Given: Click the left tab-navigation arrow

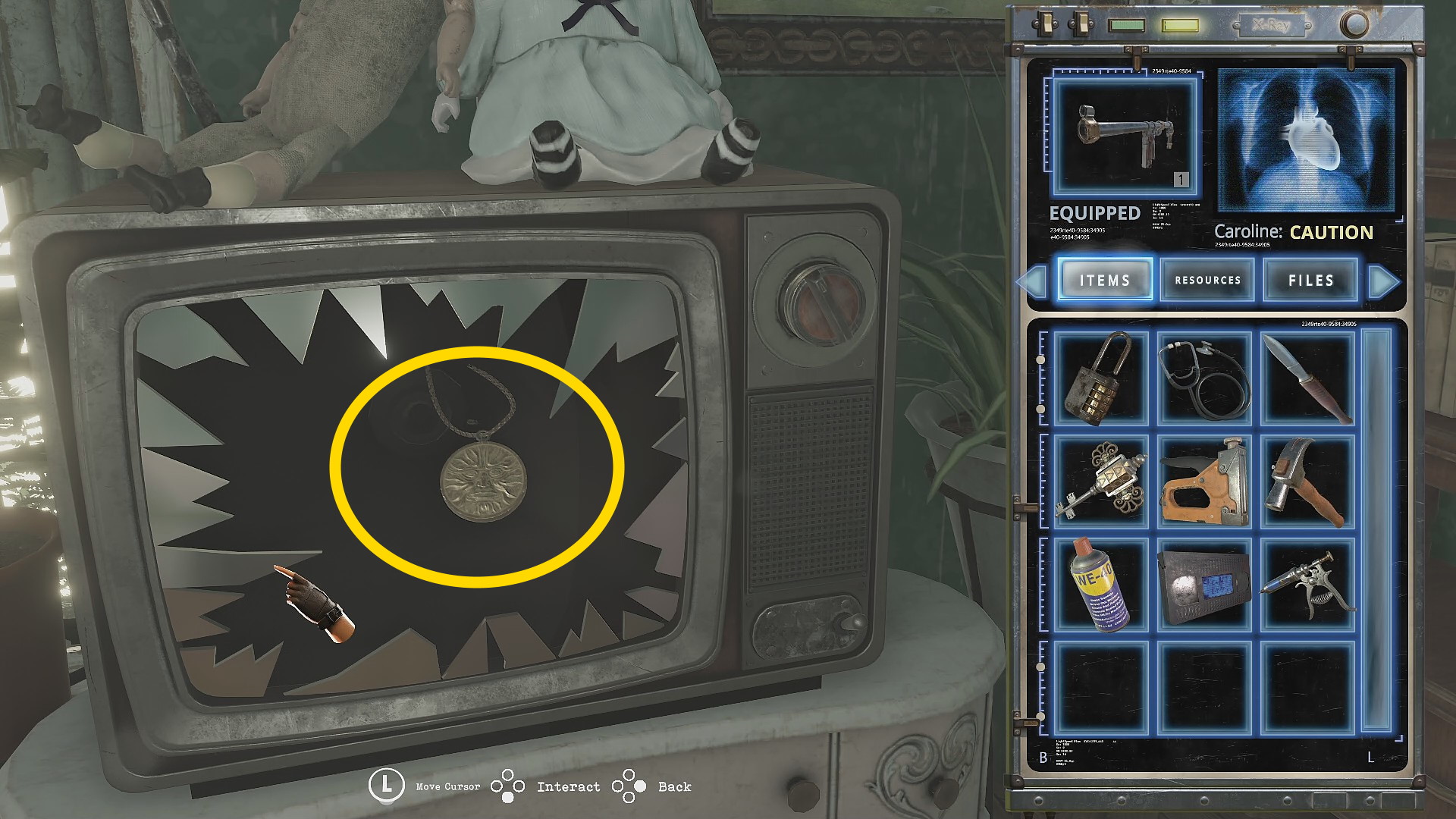Looking at the screenshot, I should tap(1031, 281).
